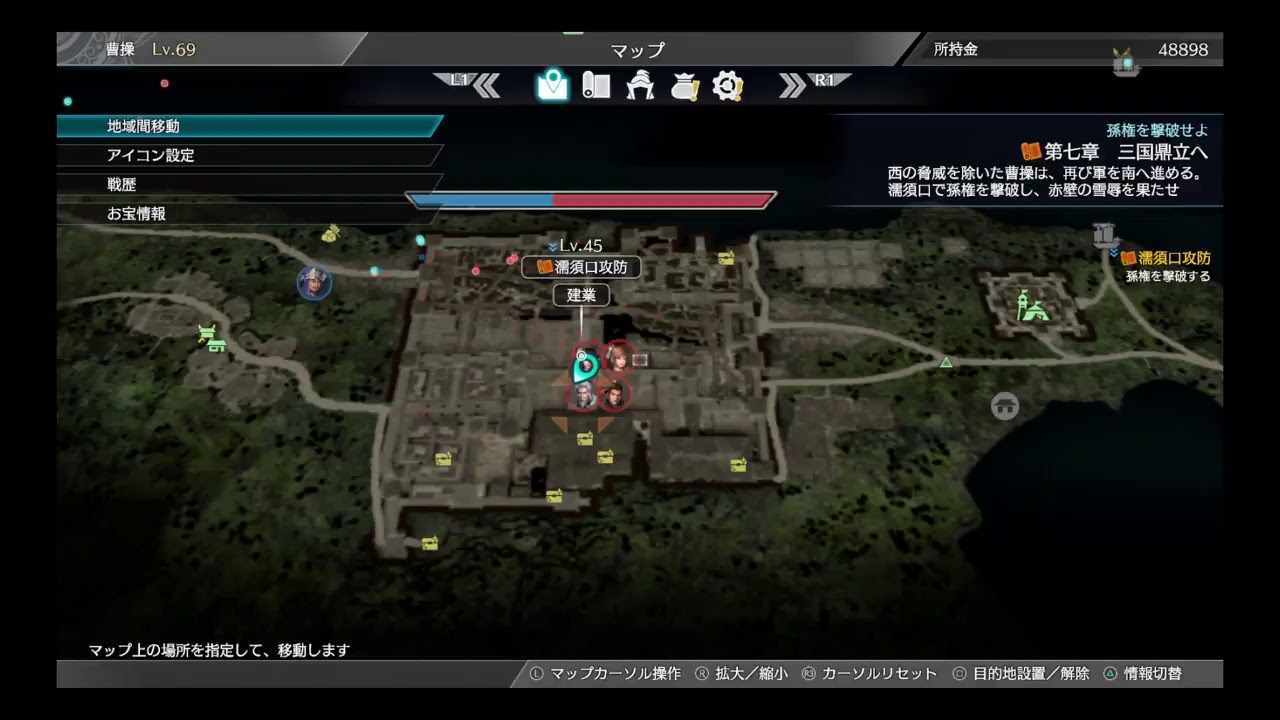Image resolution: width=1280 pixels, height=720 pixels.
Task: Select the Map tab icon in the toolbar
Action: pyautogui.click(x=551, y=86)
